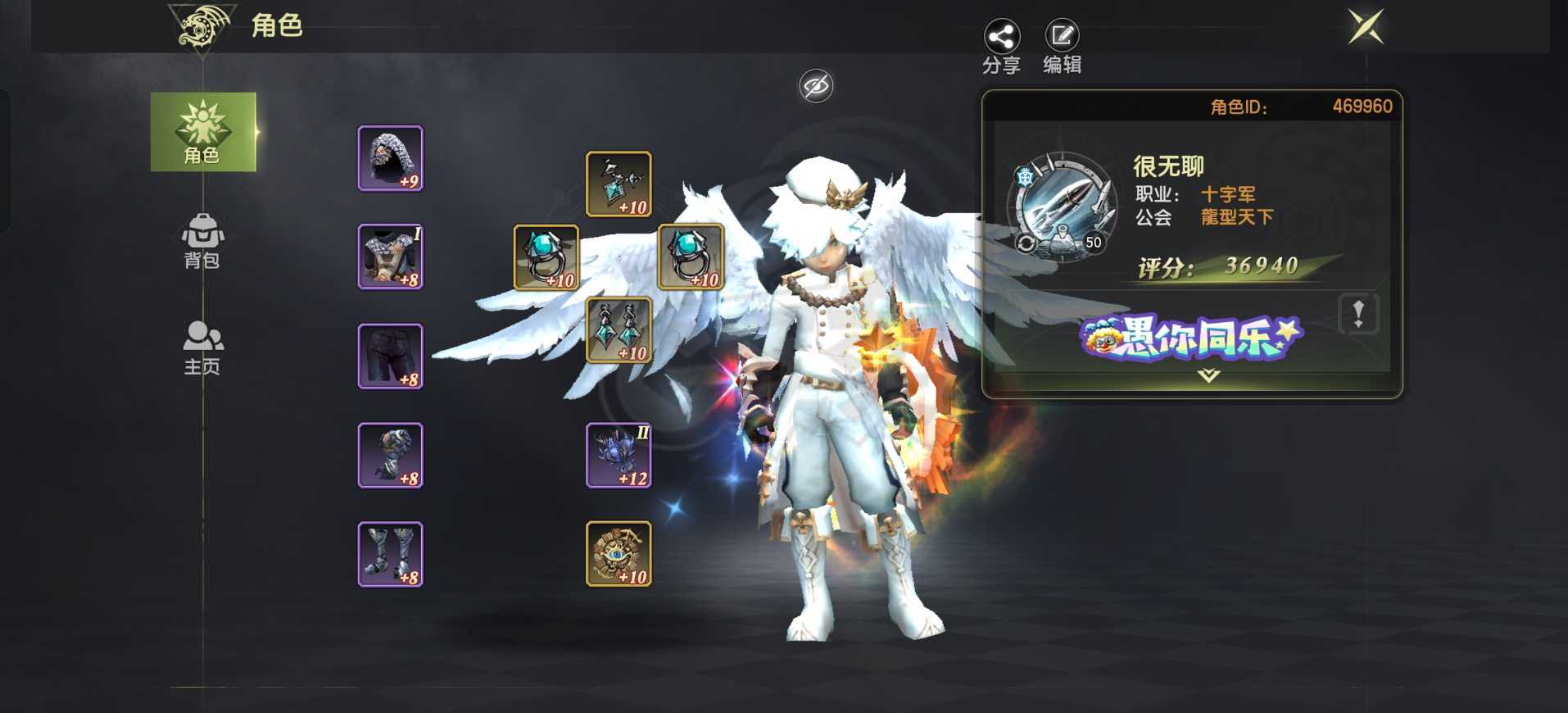Open the 编辑 edit button
The width and height of the screenshot is (1568, 713).
point(1062,47)
